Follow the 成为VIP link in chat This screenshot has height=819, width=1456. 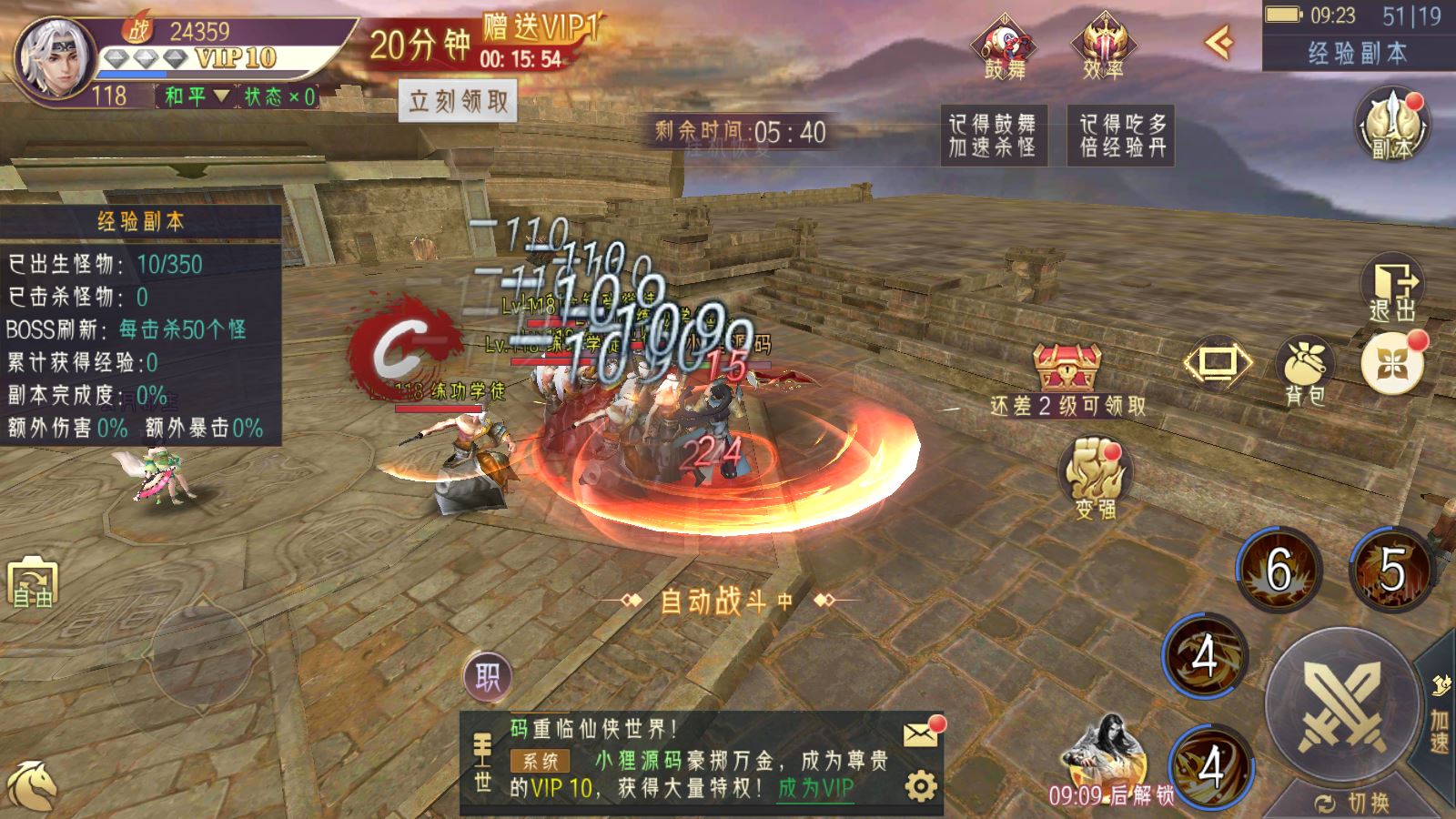coord(815,788)
